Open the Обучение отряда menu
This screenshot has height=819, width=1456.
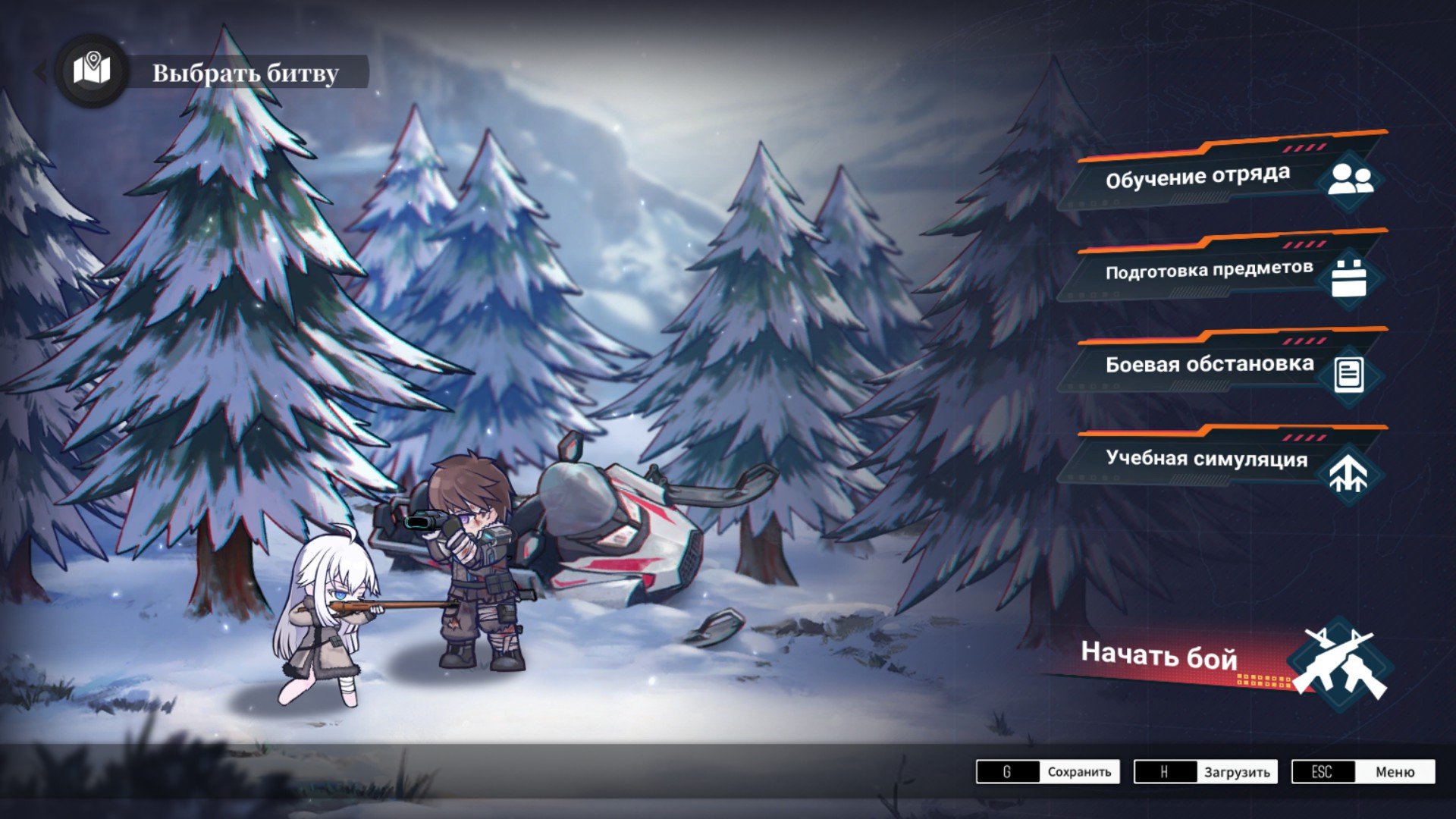(1221, 177)
